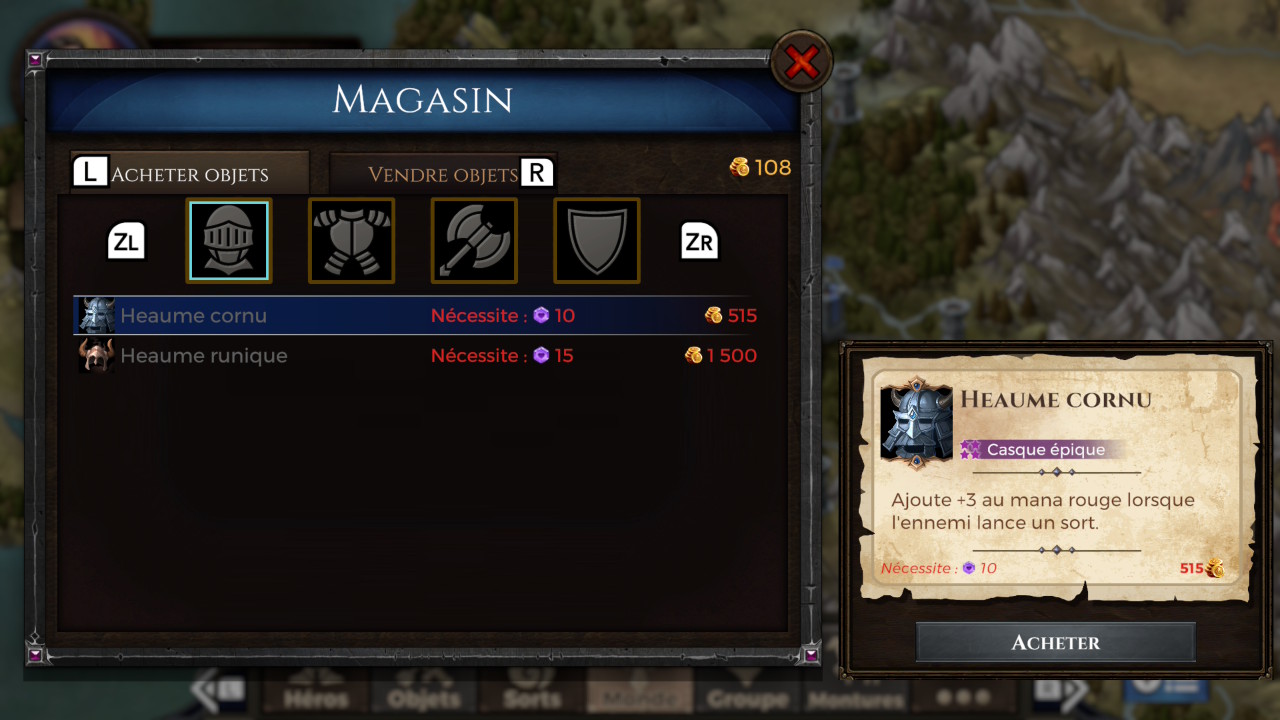Select the Heaume cornu row
1280x720 pixels.
(x=416, y=316)
